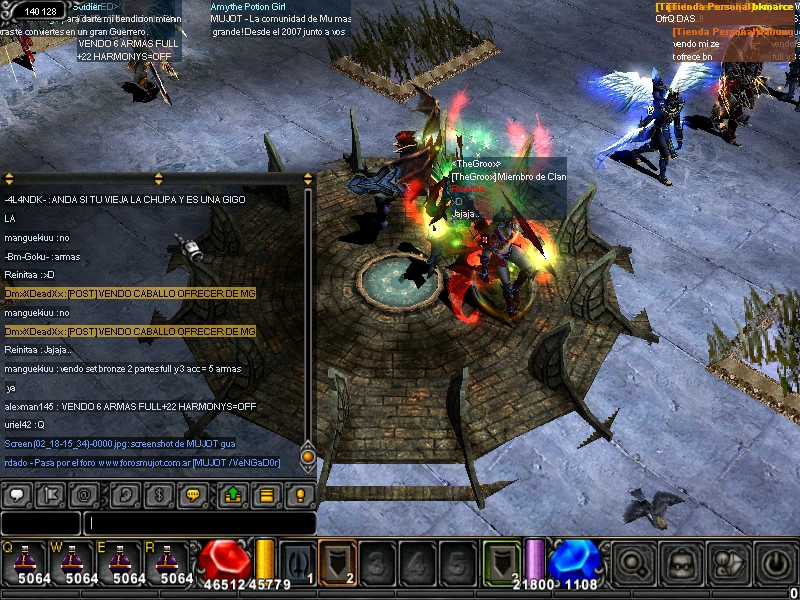Image resolution: width=800 pixels, height=600 pixels.
Task: Focus the chat message input field
Action: (200, 523)
